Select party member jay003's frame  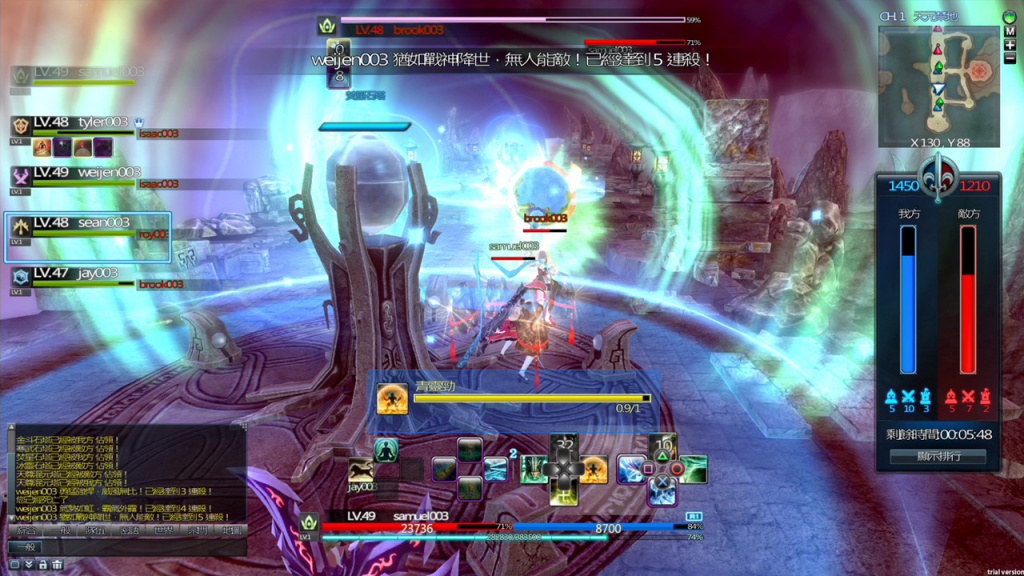[75, 274]
